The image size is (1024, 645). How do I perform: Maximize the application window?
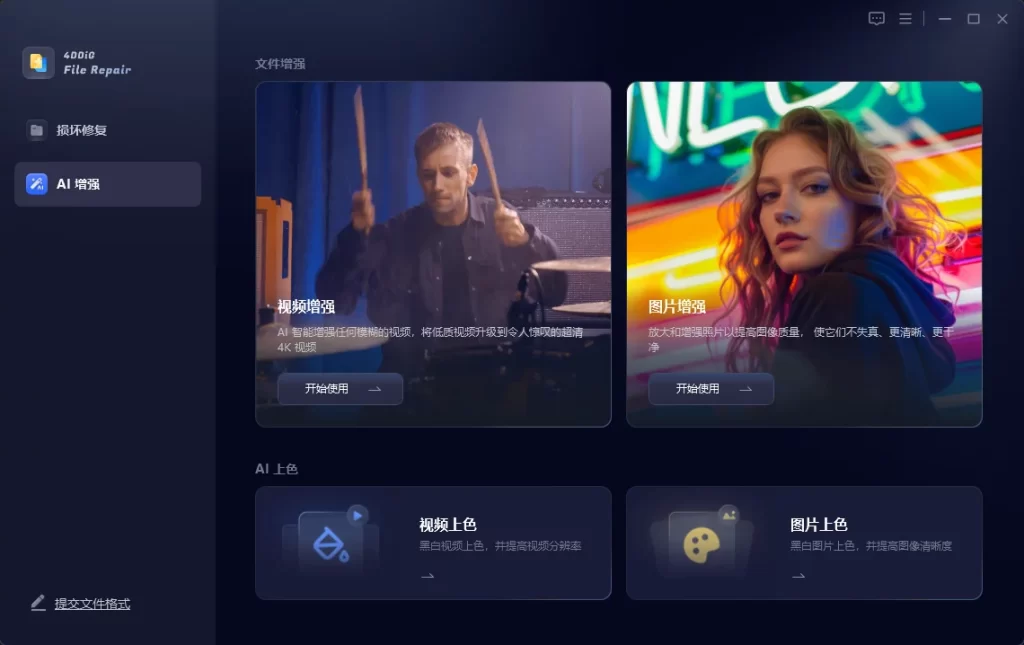click(x=973, y=19)
